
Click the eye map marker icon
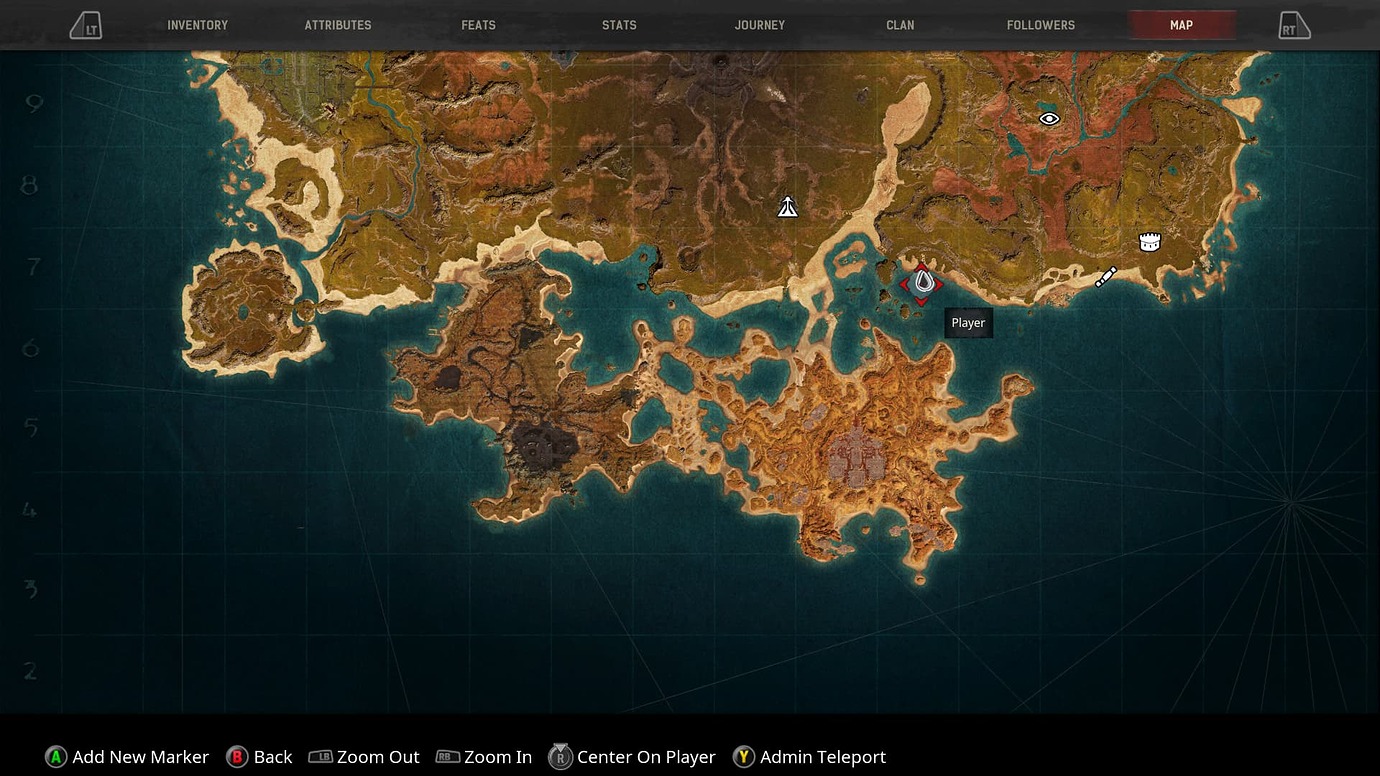click(1048, 118)
